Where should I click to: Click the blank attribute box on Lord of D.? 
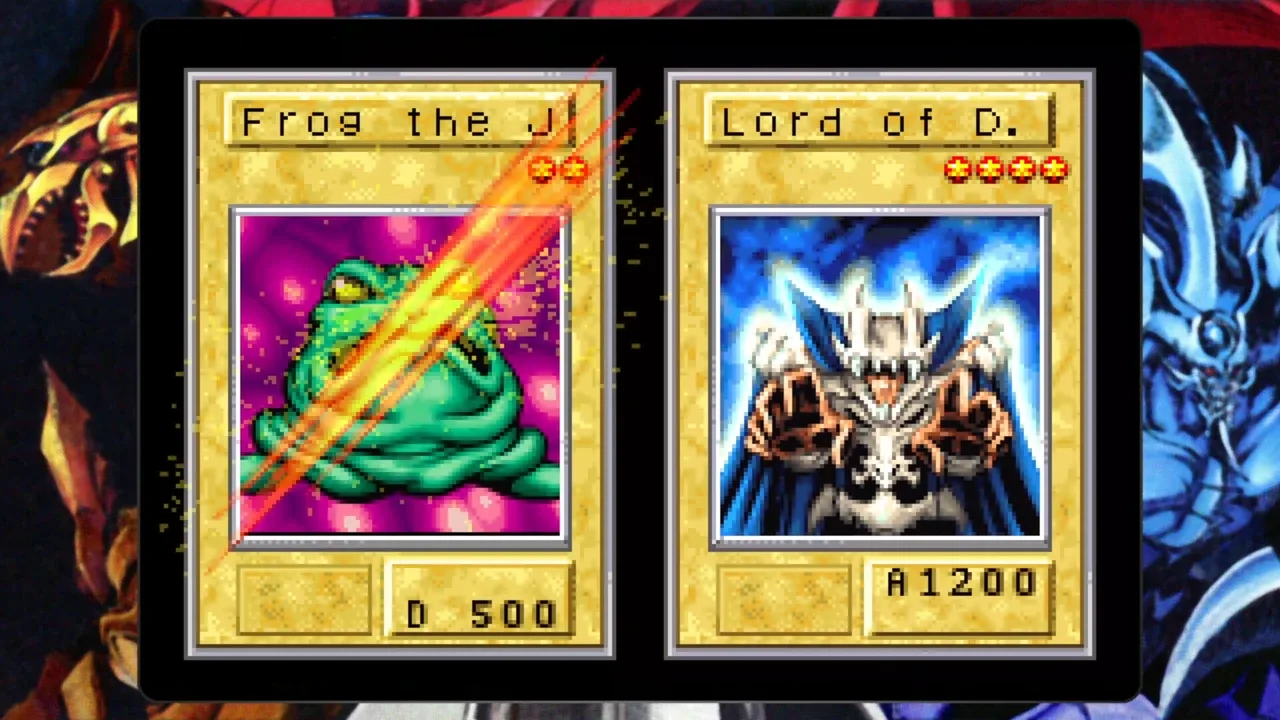[x=783, y=597]
